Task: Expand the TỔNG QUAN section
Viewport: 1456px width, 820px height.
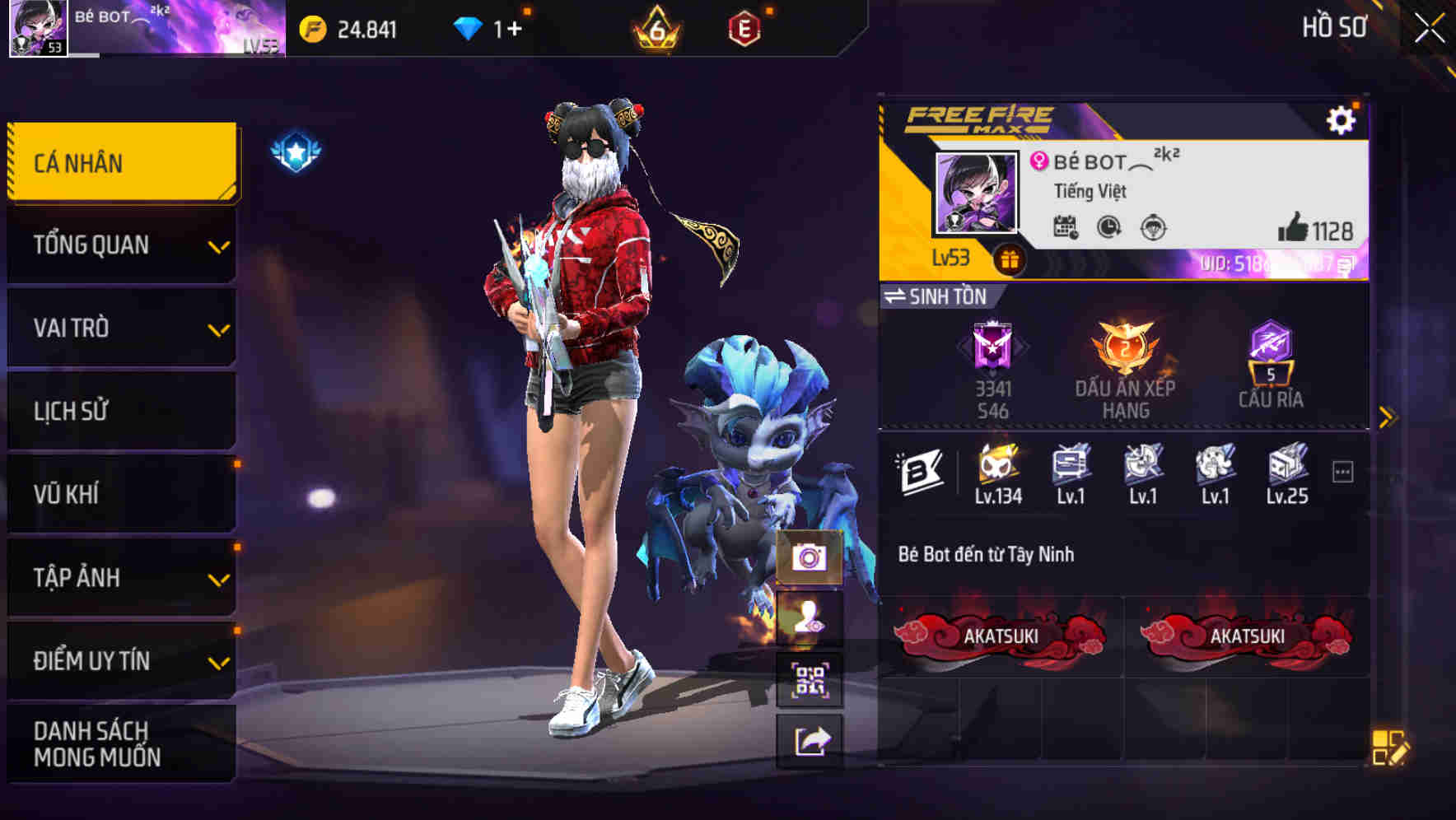Action: [119, 245]
